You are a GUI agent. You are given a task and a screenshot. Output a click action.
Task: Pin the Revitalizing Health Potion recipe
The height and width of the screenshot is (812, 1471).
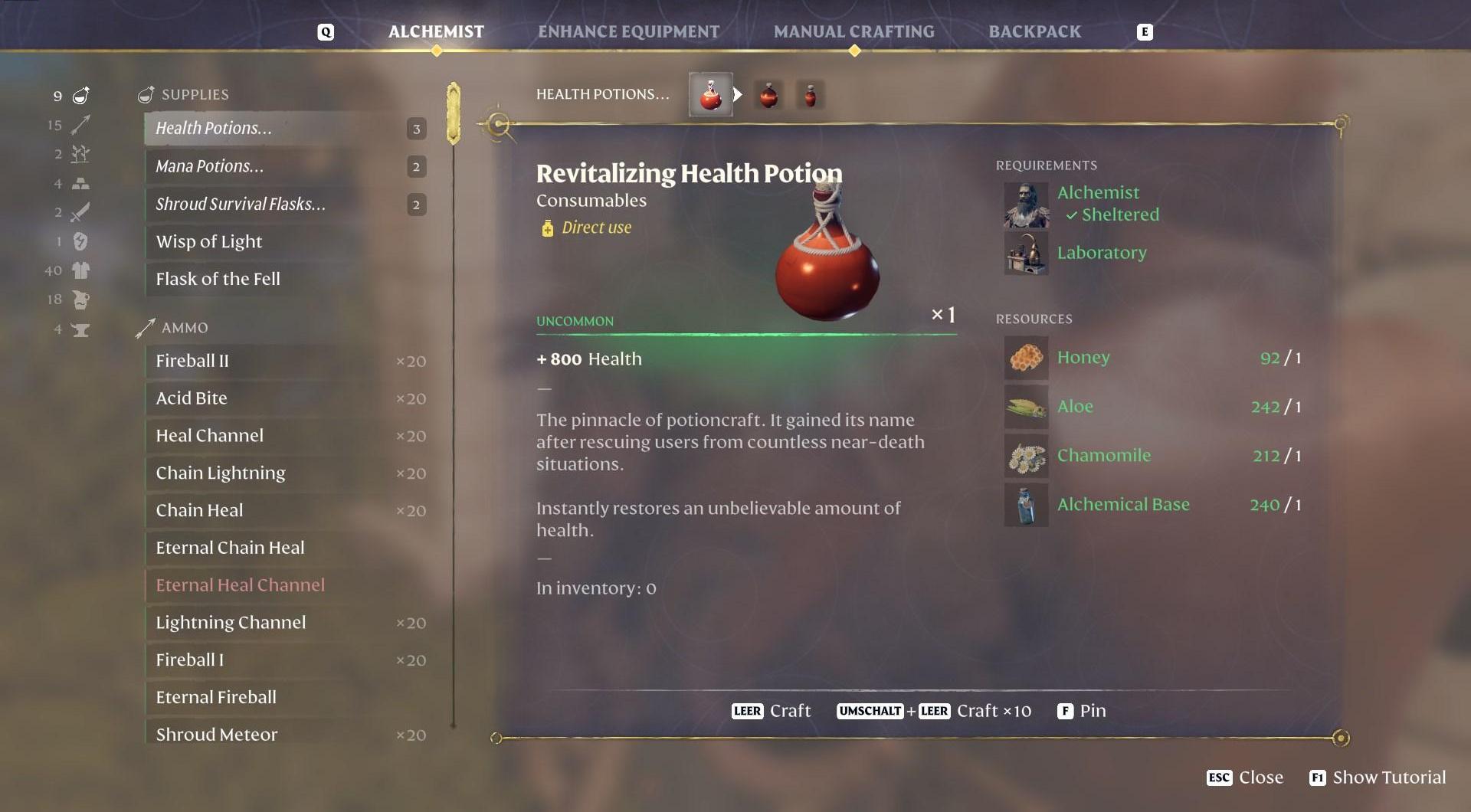[1082, 711]
